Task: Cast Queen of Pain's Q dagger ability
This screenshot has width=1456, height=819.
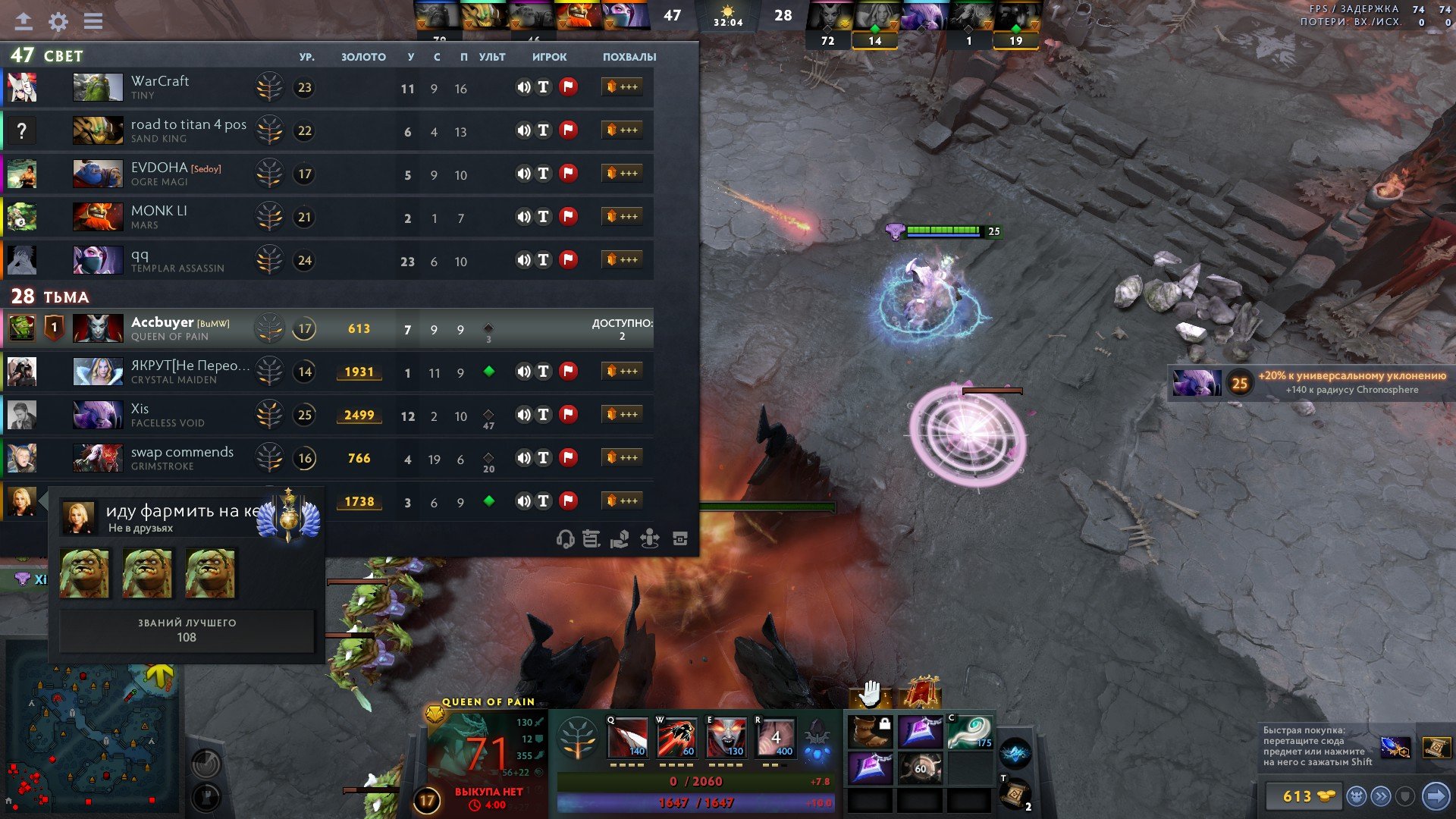Action: (627, 738)
